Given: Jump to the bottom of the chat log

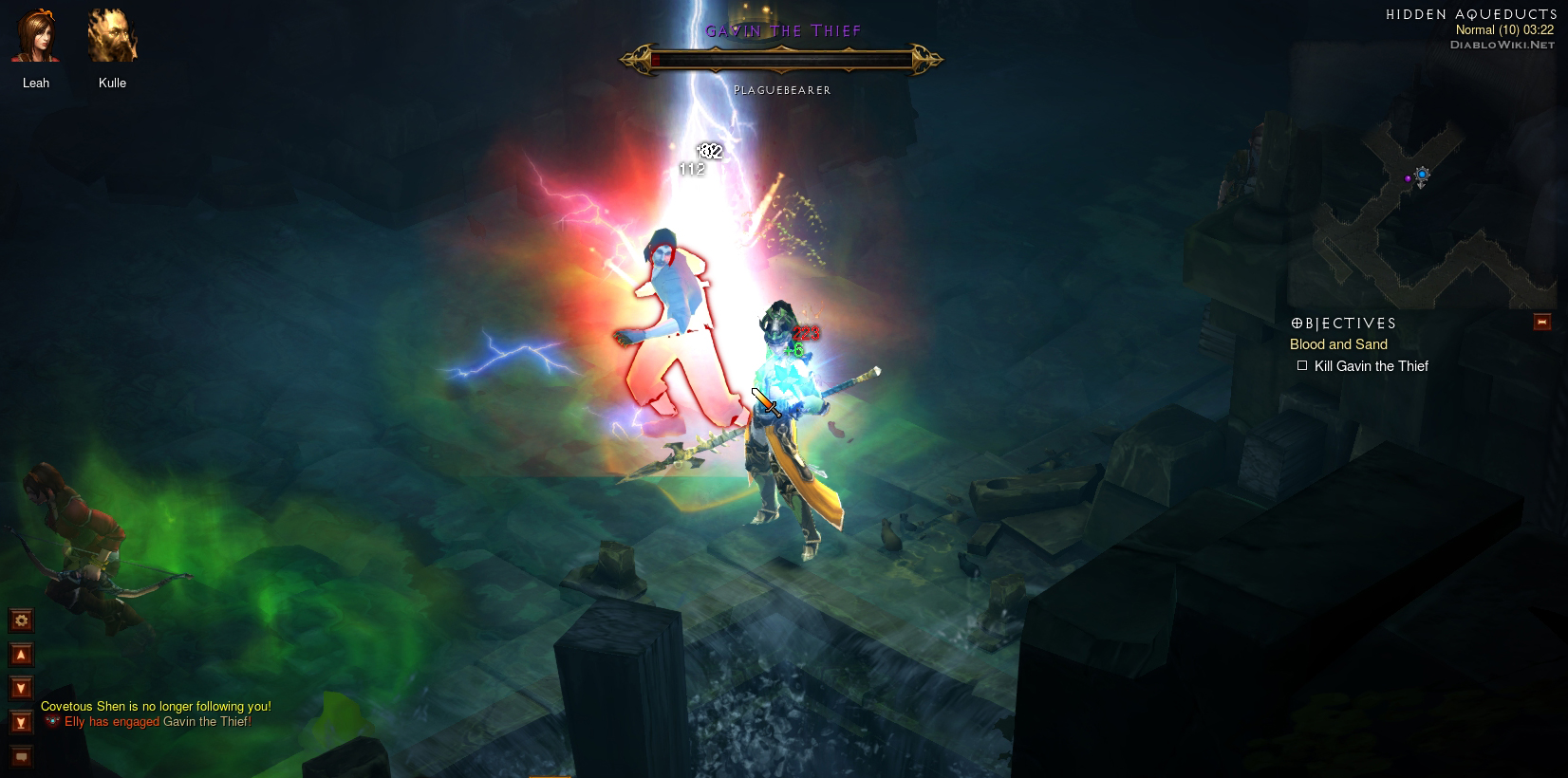Looking at the screenshot, I should pyautogui.click(x=21, y=722).
